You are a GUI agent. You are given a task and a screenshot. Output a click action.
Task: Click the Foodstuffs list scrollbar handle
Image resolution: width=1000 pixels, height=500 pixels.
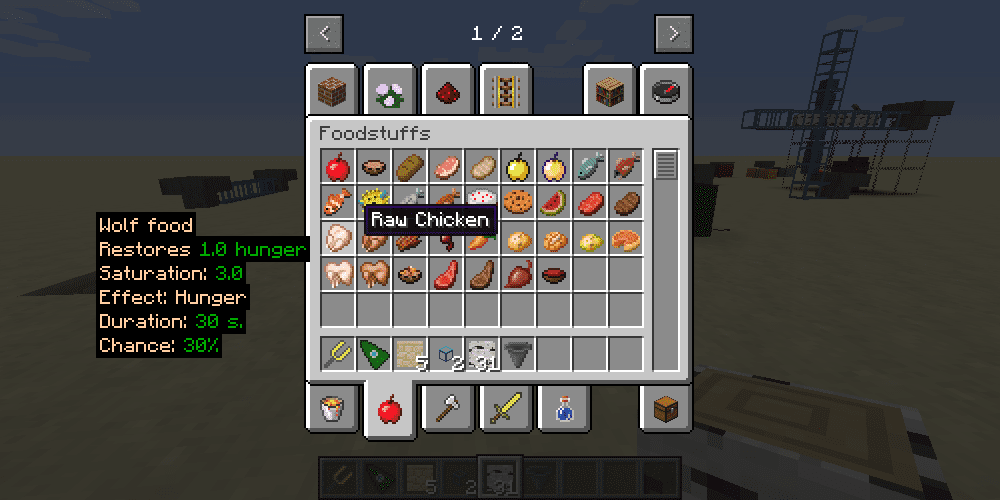pyautogui.click(x=665, y=165)
